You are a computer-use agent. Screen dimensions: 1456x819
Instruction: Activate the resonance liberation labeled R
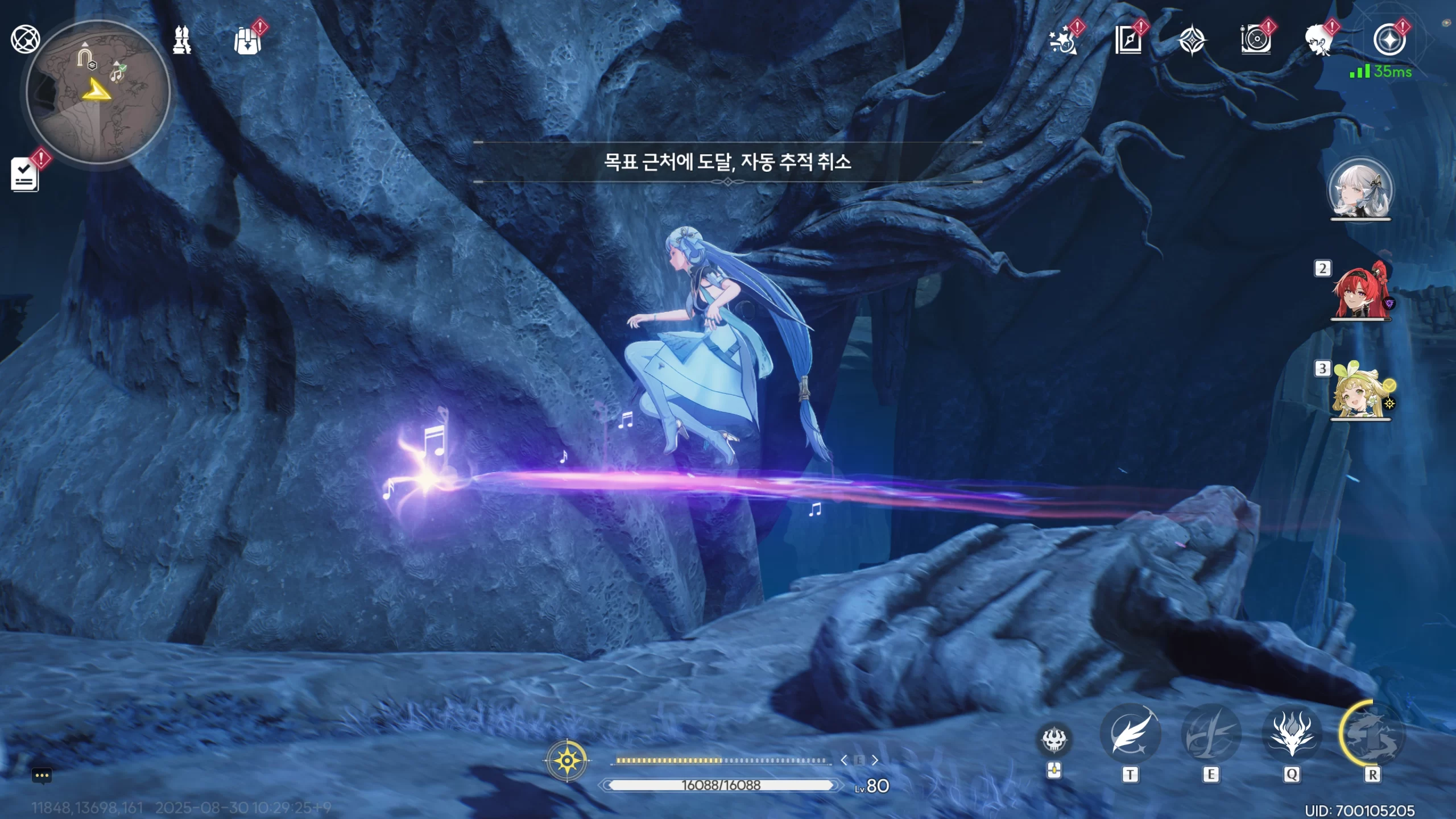tap(1372, 735)
